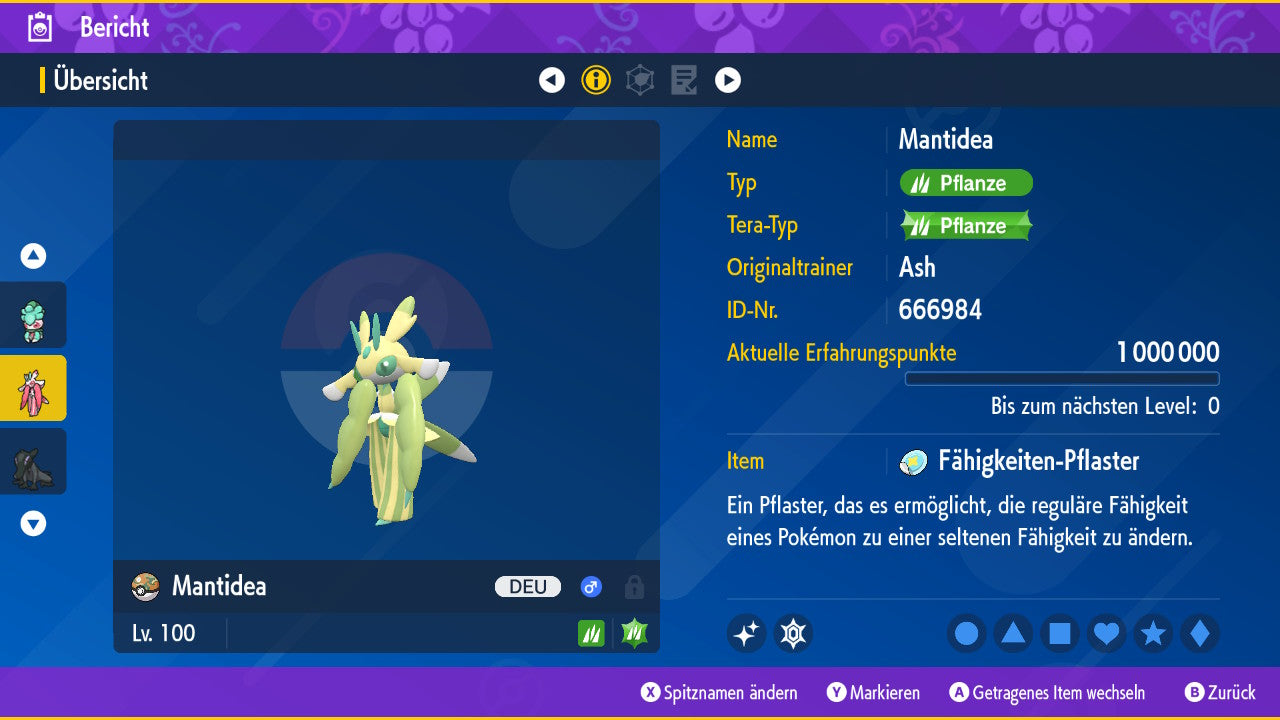Image resolution: width=1280 pixels, height=720 pixels.
Task: Toggle the star marking
Action: coord(1153,634)
